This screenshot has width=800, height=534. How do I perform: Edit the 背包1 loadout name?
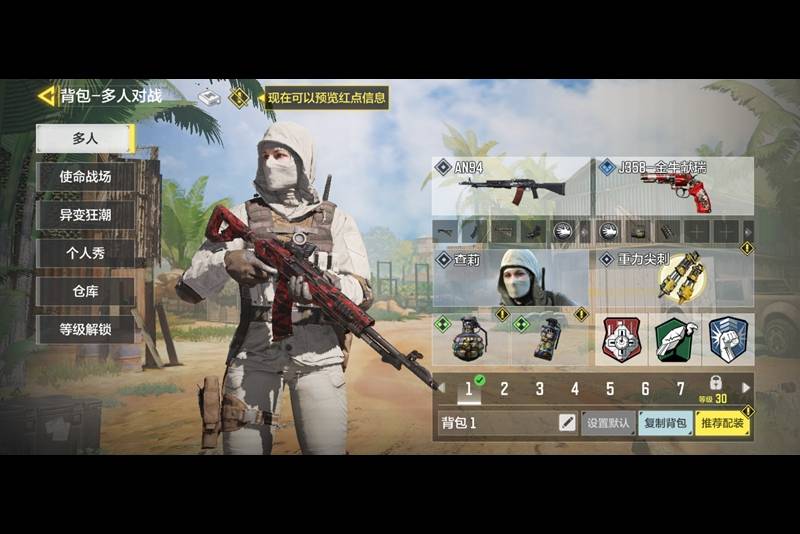[567, 423]
